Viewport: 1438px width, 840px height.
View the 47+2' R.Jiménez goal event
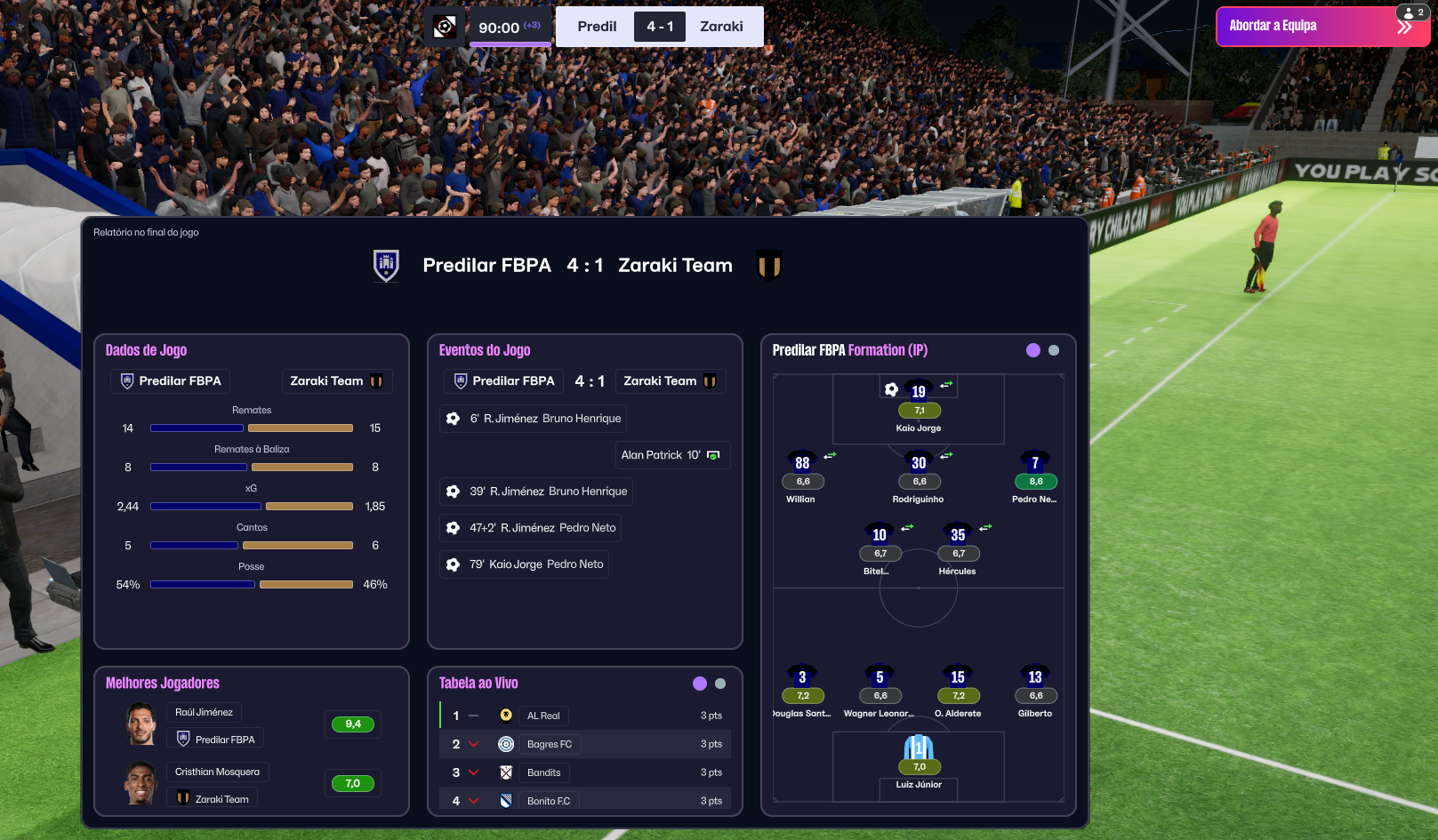click(x=531, y=528)
